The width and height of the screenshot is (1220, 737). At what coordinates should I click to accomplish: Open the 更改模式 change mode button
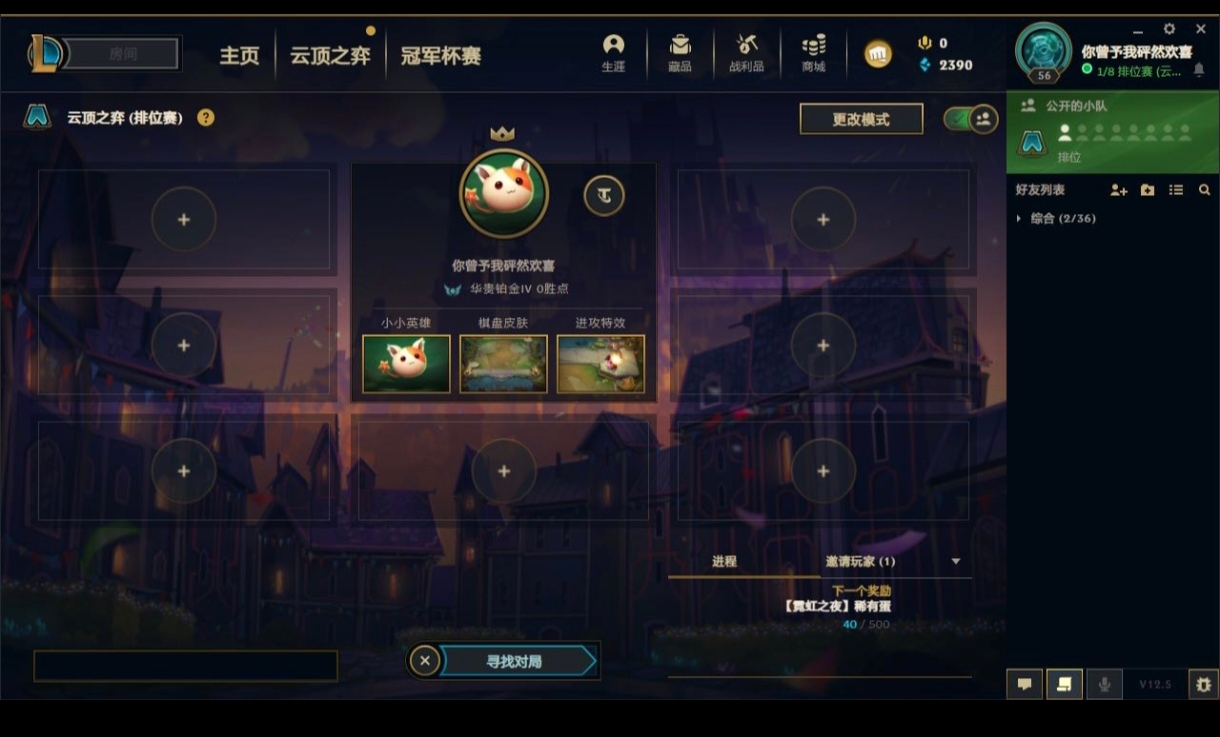[860, 119]
